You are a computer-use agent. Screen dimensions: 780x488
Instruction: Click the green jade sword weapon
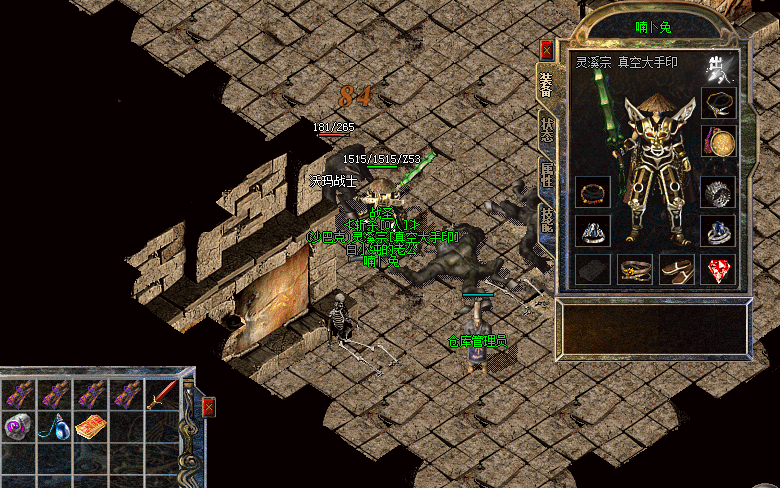(x=606, y=120)
